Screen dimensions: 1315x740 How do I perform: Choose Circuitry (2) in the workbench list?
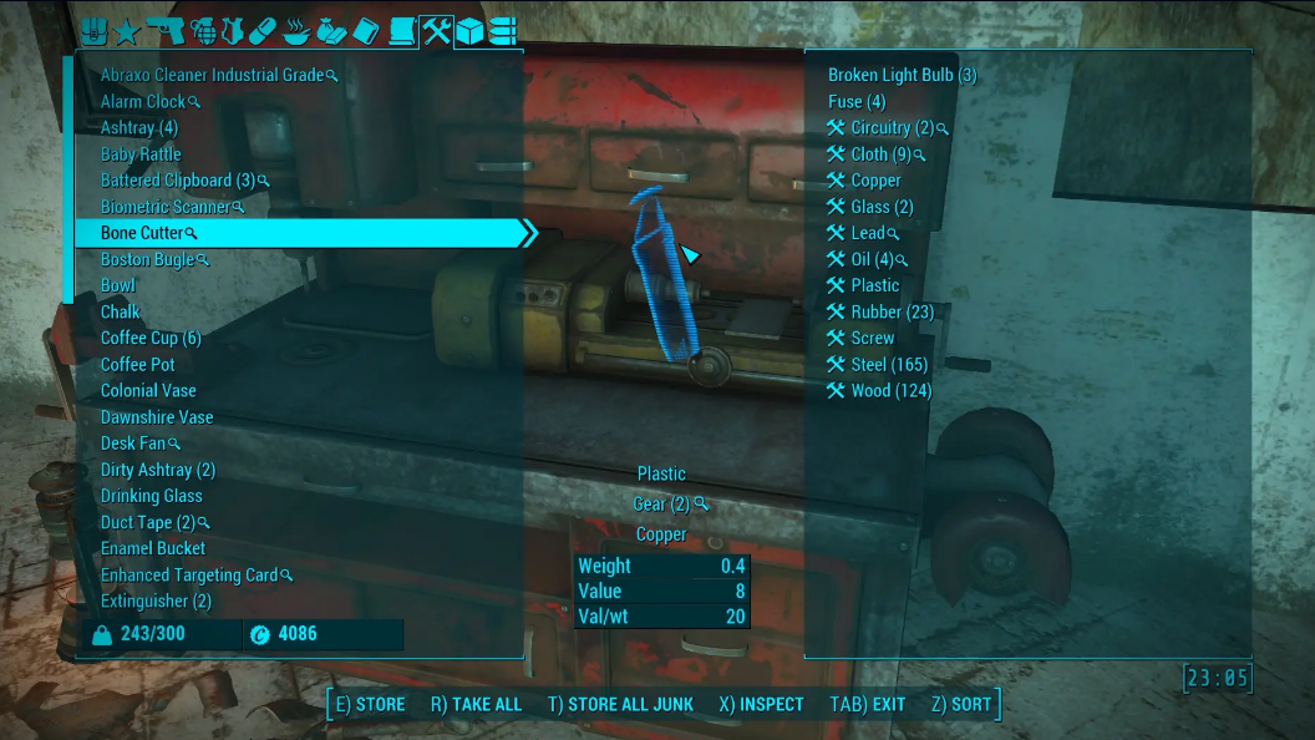point(891,128)
